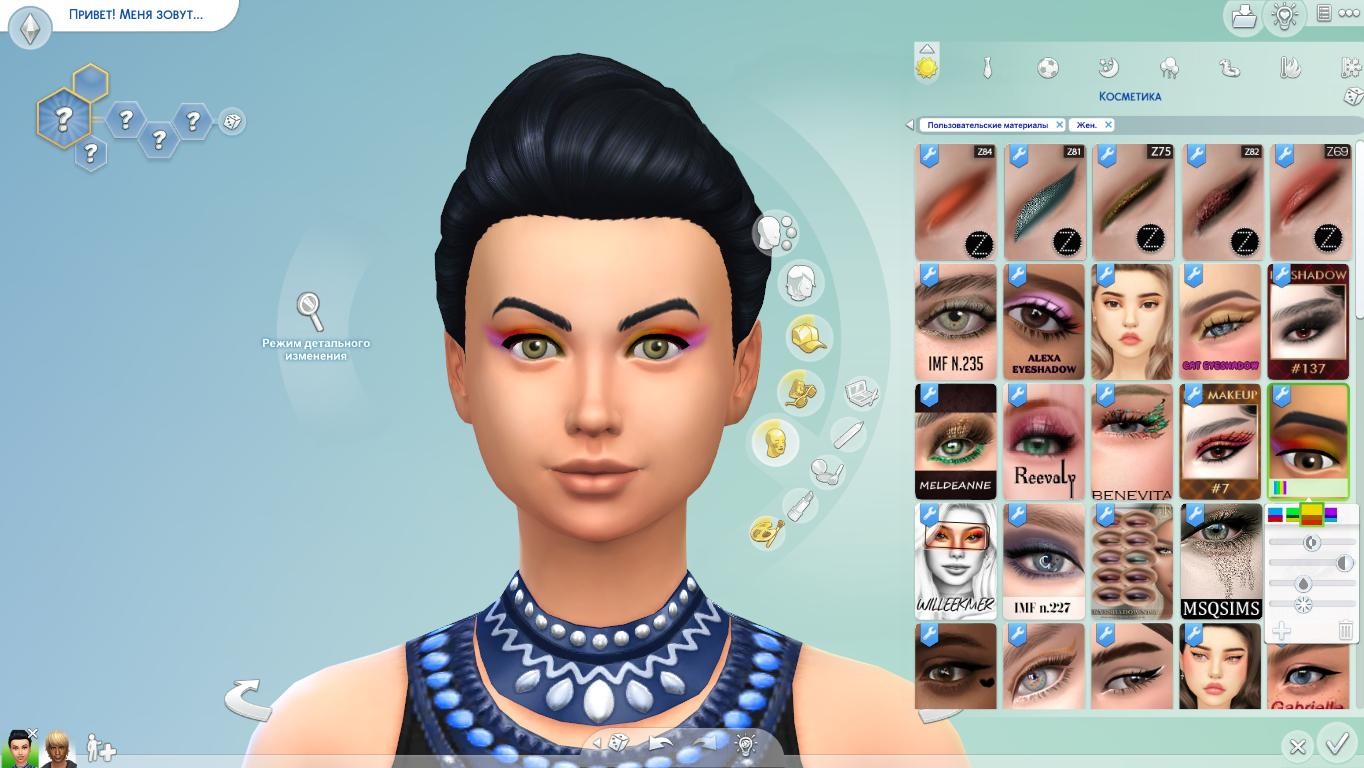Viewport: 1364px width, 768px height.
Task: Pick the Cat Eyeshadow makeup
Action: [1220, 321]
